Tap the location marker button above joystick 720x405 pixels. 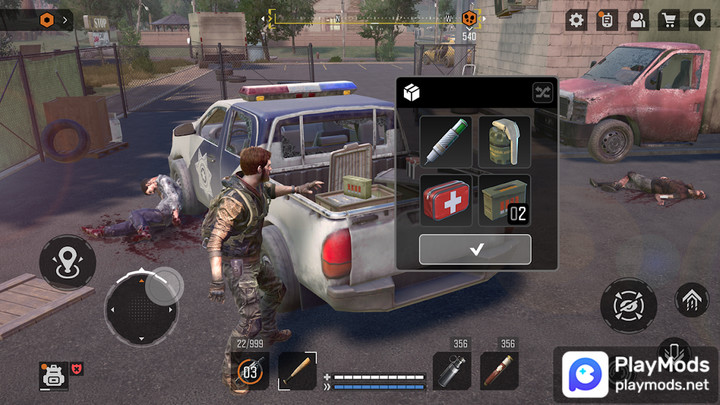click(x=67, y=263)
